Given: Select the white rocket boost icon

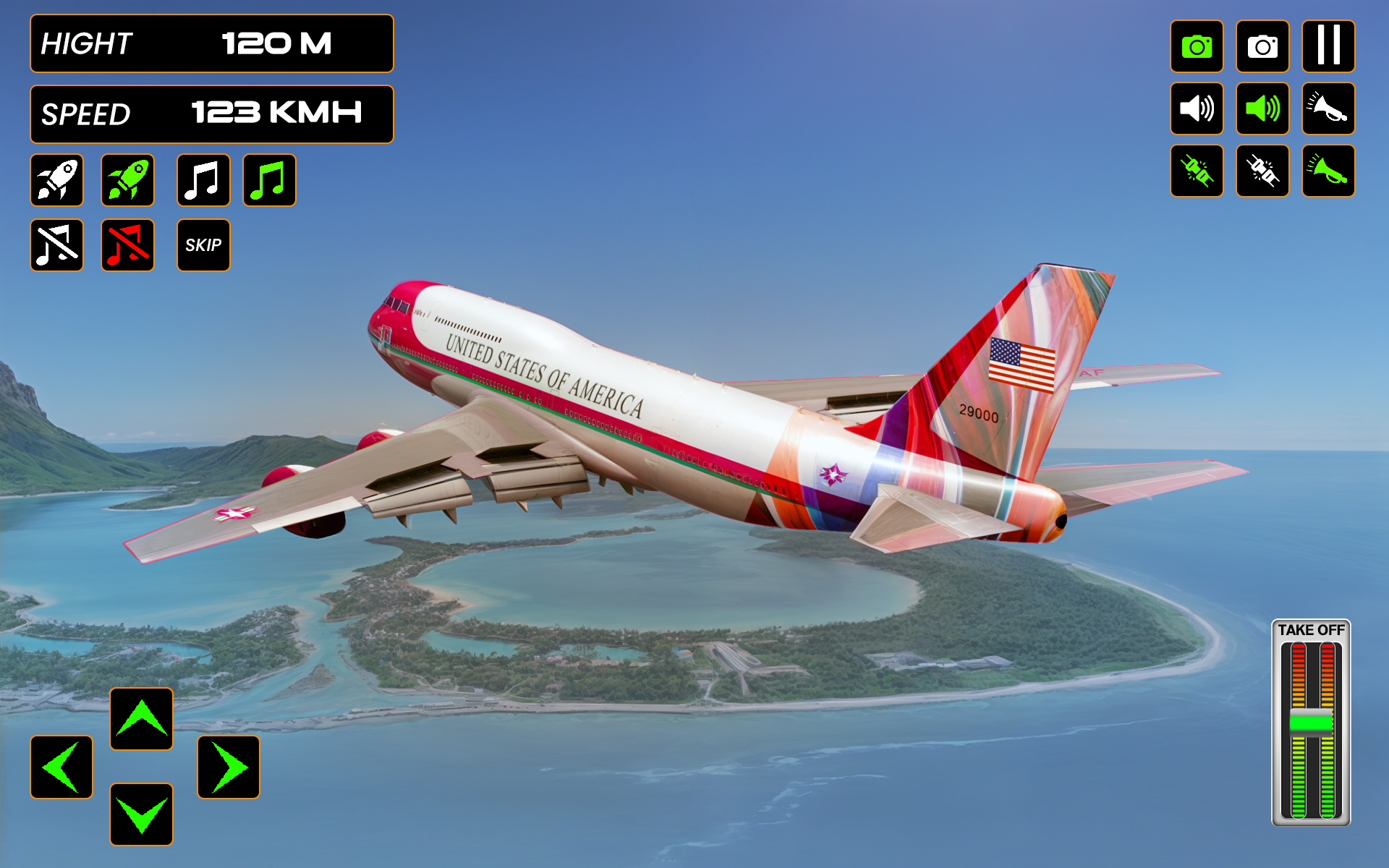Looking at the screenshot, I should (57, 180).
